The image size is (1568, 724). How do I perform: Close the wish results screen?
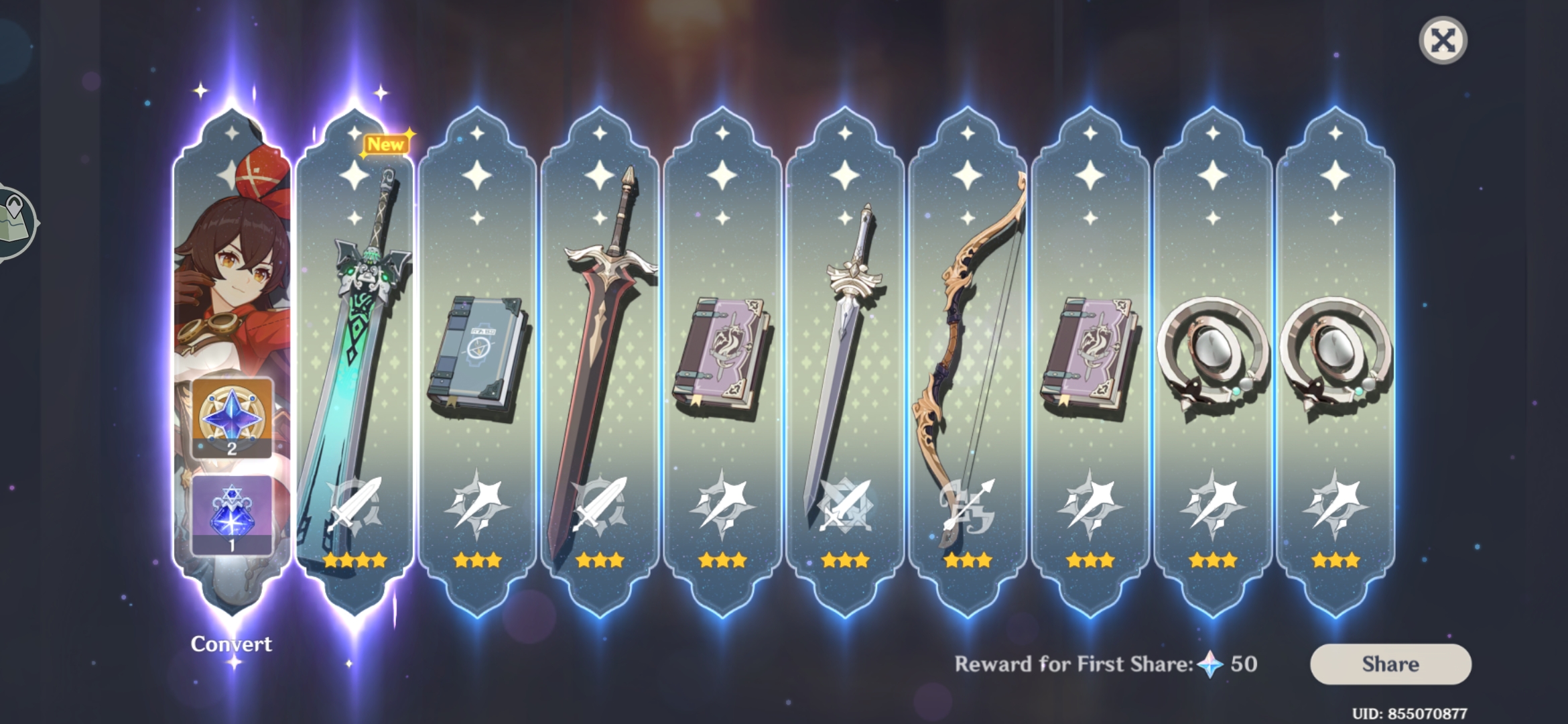1445,40
